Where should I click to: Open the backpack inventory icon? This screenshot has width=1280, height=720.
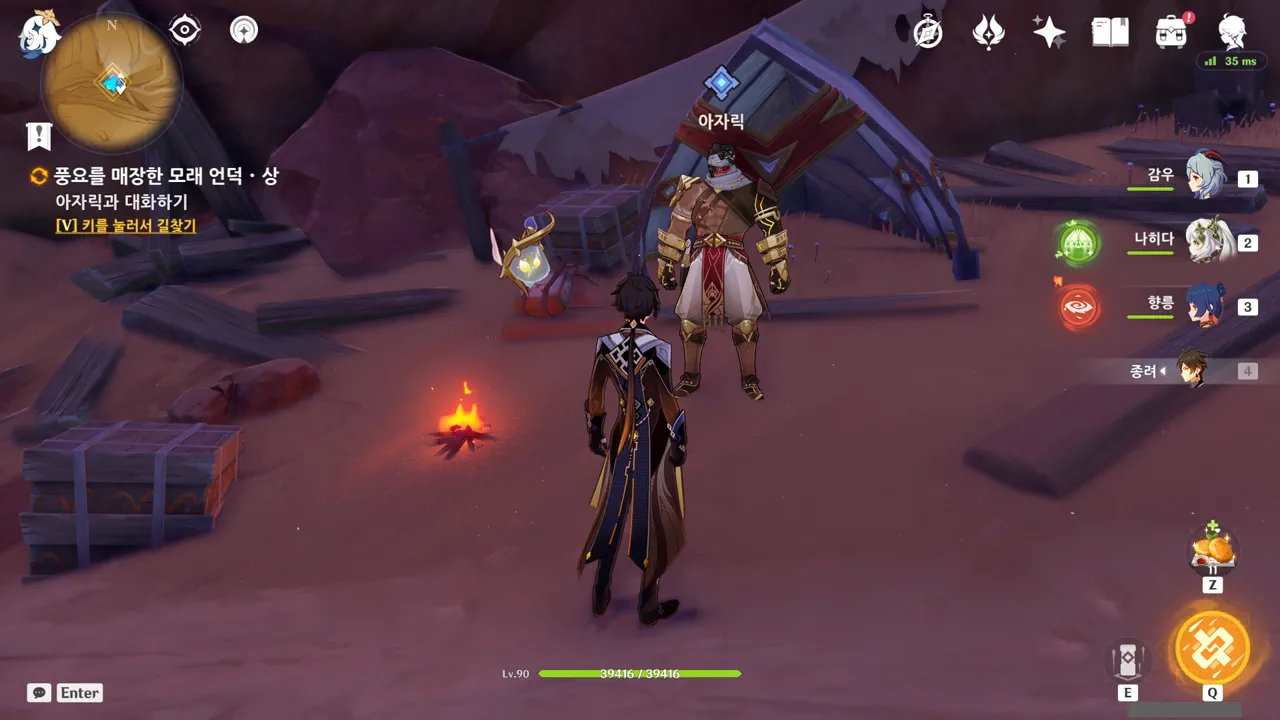[1171, 32]
